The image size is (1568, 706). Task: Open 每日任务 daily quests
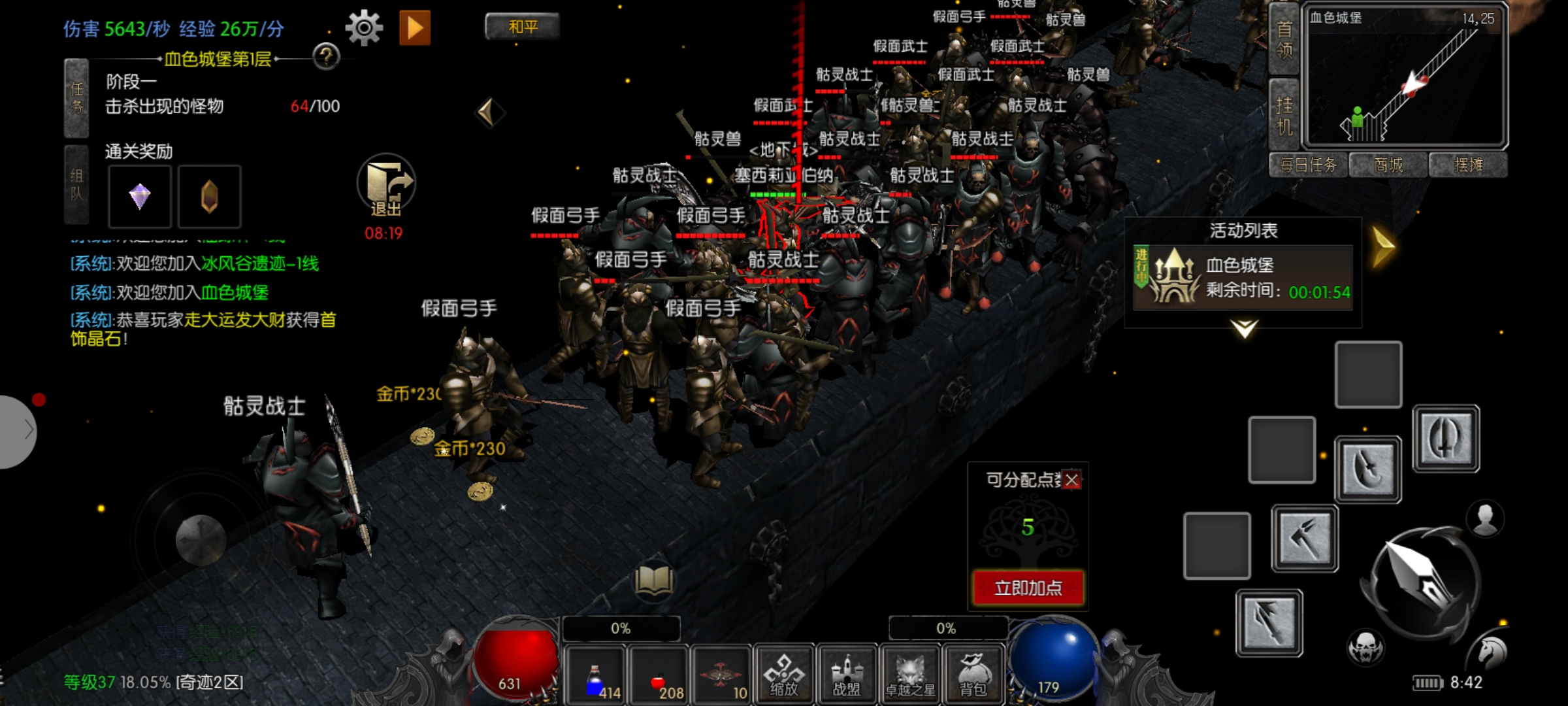(1308, 165)
